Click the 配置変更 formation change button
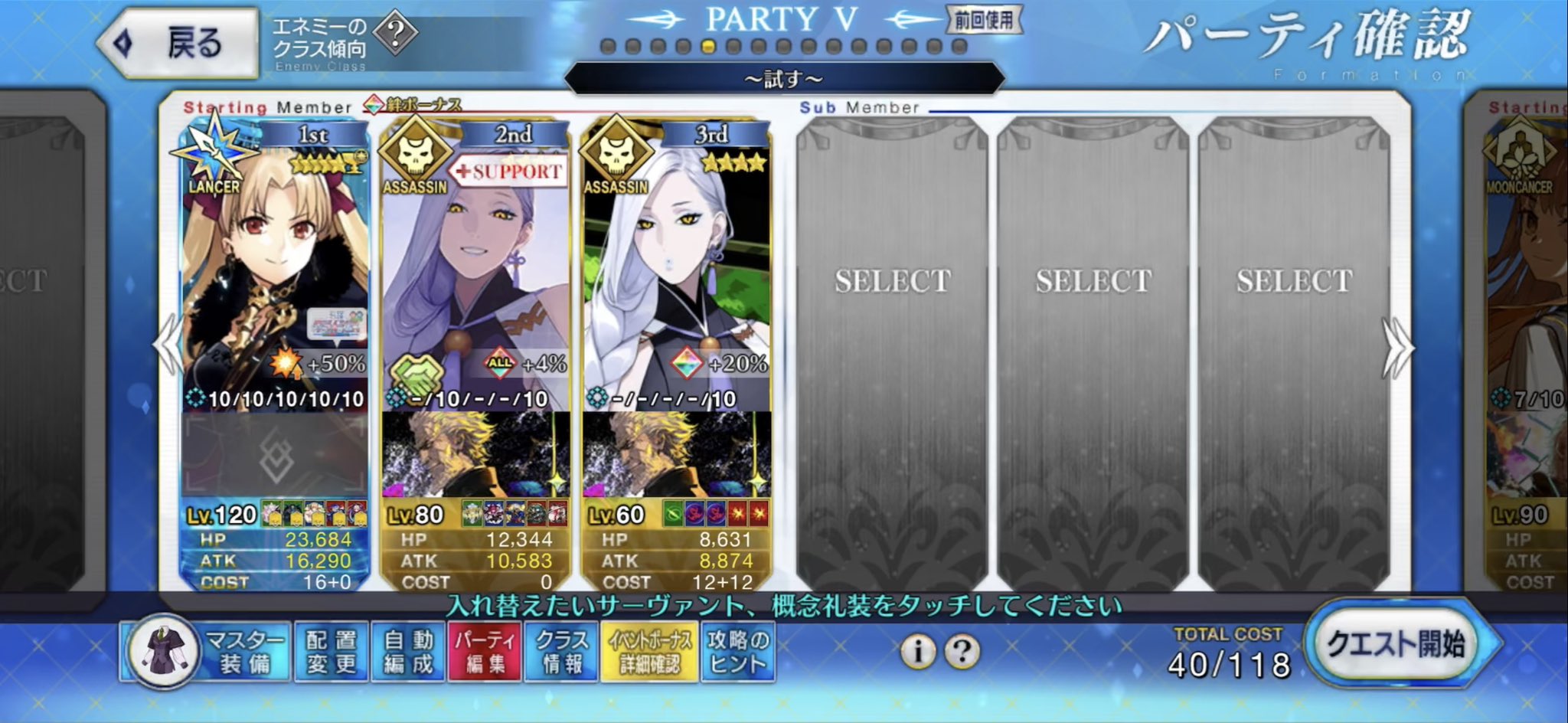Image resolution: width=1568 pixels, height=723 pixels. [331, 653]
